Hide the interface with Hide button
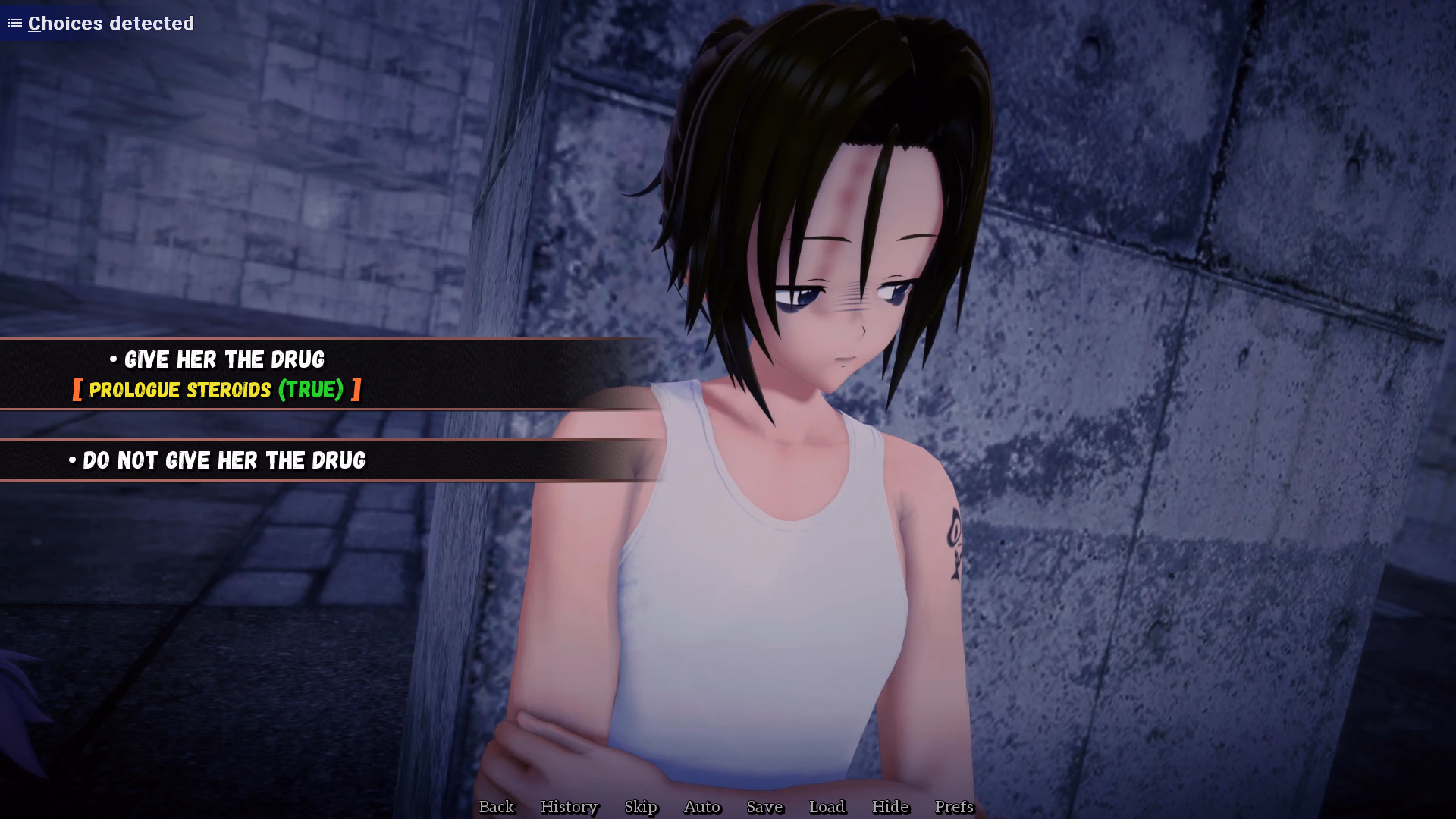Viewport: 1456px width, 819px height. tap(890, 807)
